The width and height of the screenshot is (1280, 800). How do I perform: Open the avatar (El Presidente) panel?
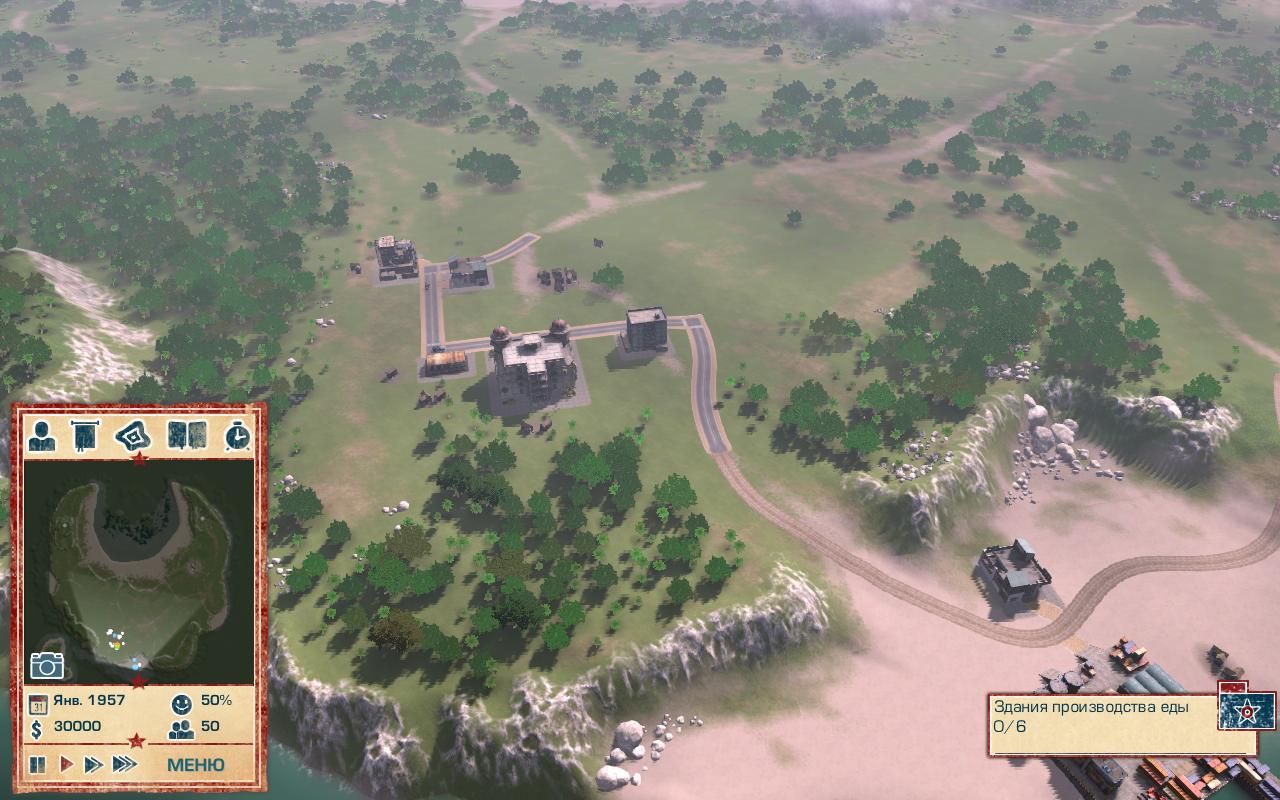[43, 436]
